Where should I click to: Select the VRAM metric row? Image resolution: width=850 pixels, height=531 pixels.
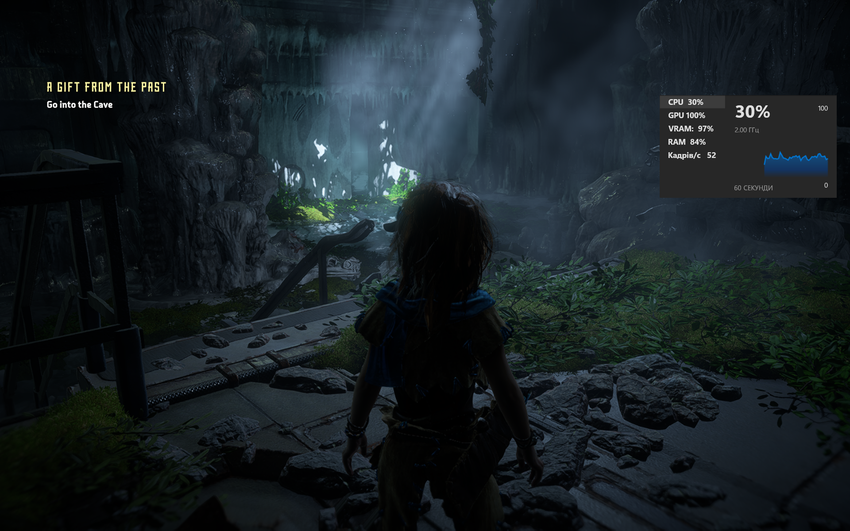coord(692,129)
